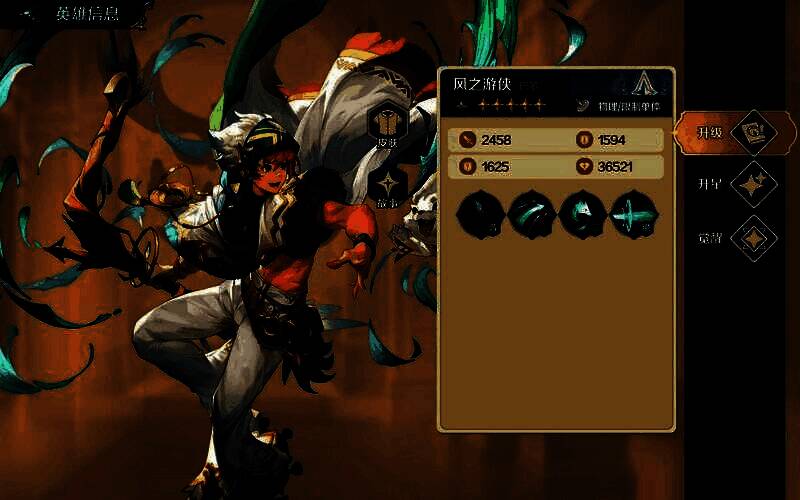Screen dimensions: 800x500
Task: Select the teal cross blade skill icon
Action: click(635, 214)
